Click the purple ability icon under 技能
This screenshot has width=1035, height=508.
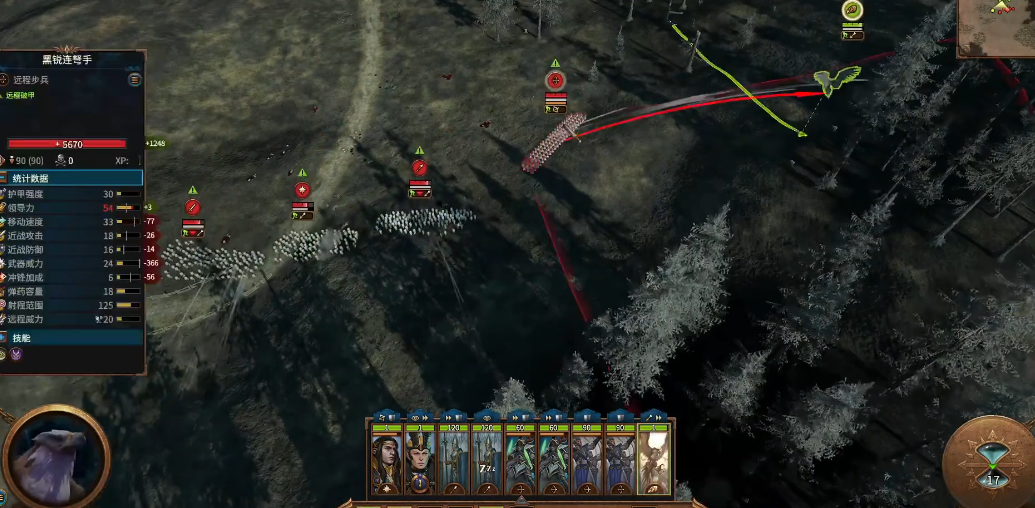tap(17, 355)
